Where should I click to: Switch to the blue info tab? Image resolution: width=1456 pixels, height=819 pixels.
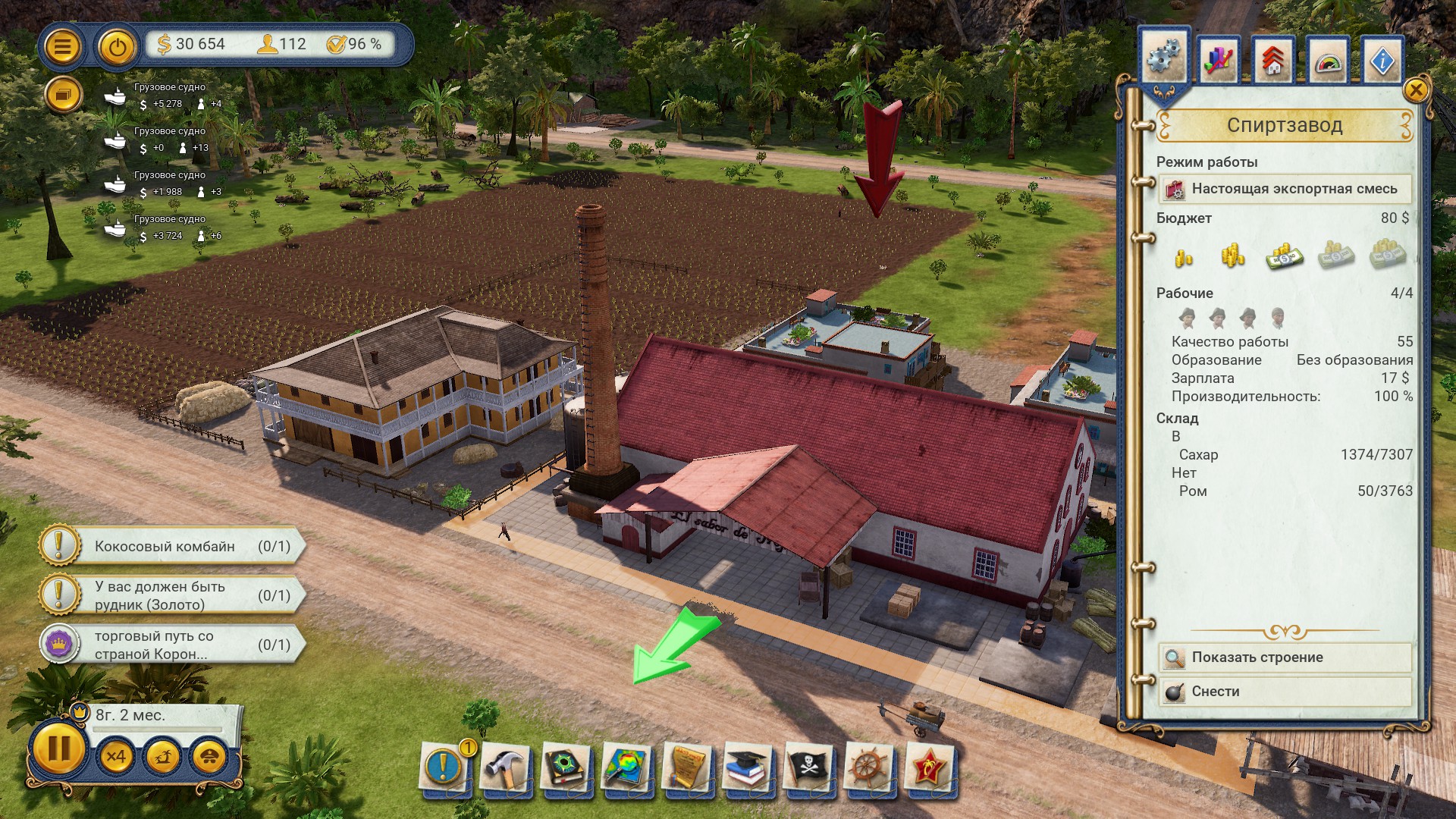(1382, 61)
